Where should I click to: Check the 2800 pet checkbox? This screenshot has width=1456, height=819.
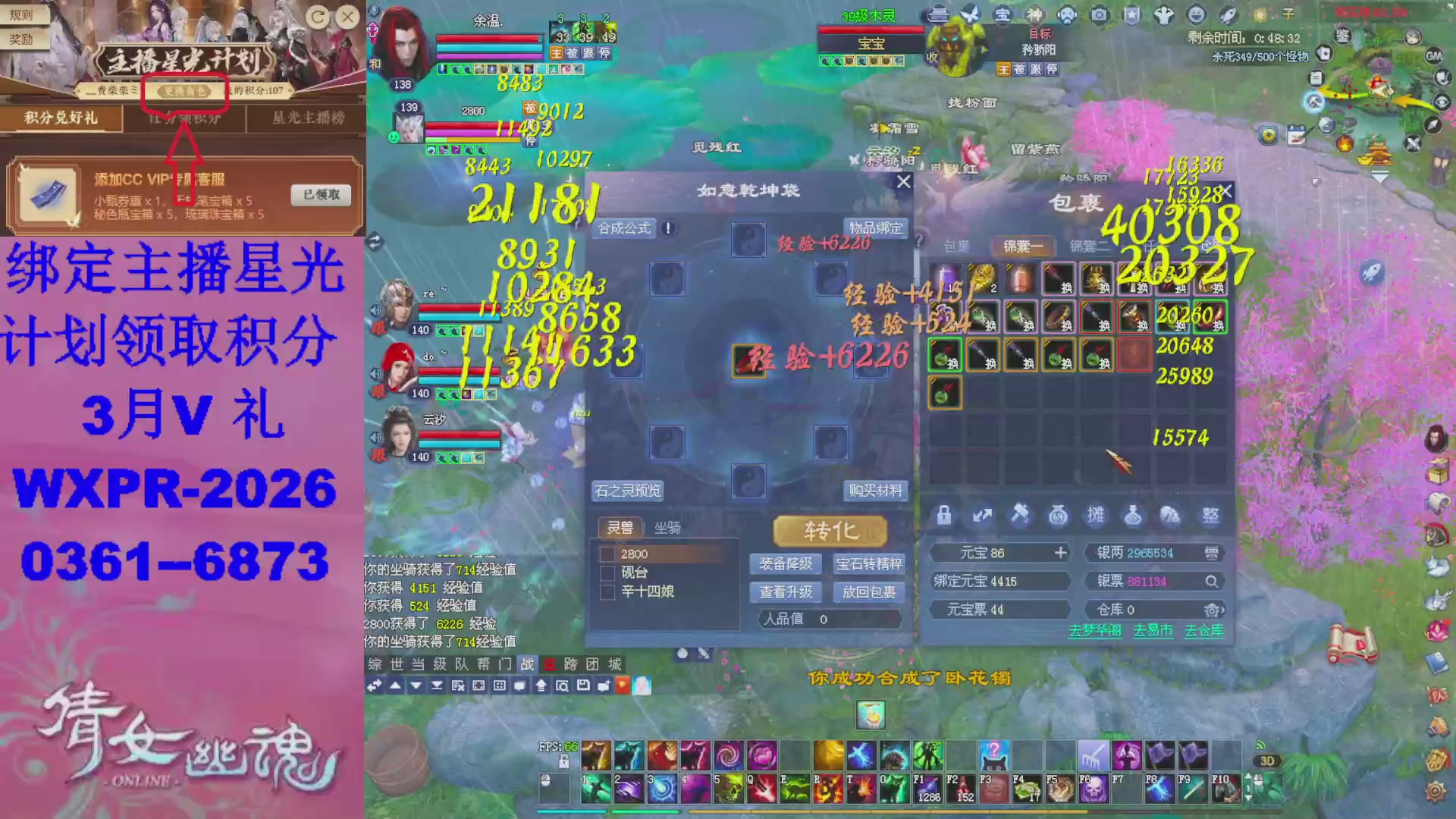point(606,553)
